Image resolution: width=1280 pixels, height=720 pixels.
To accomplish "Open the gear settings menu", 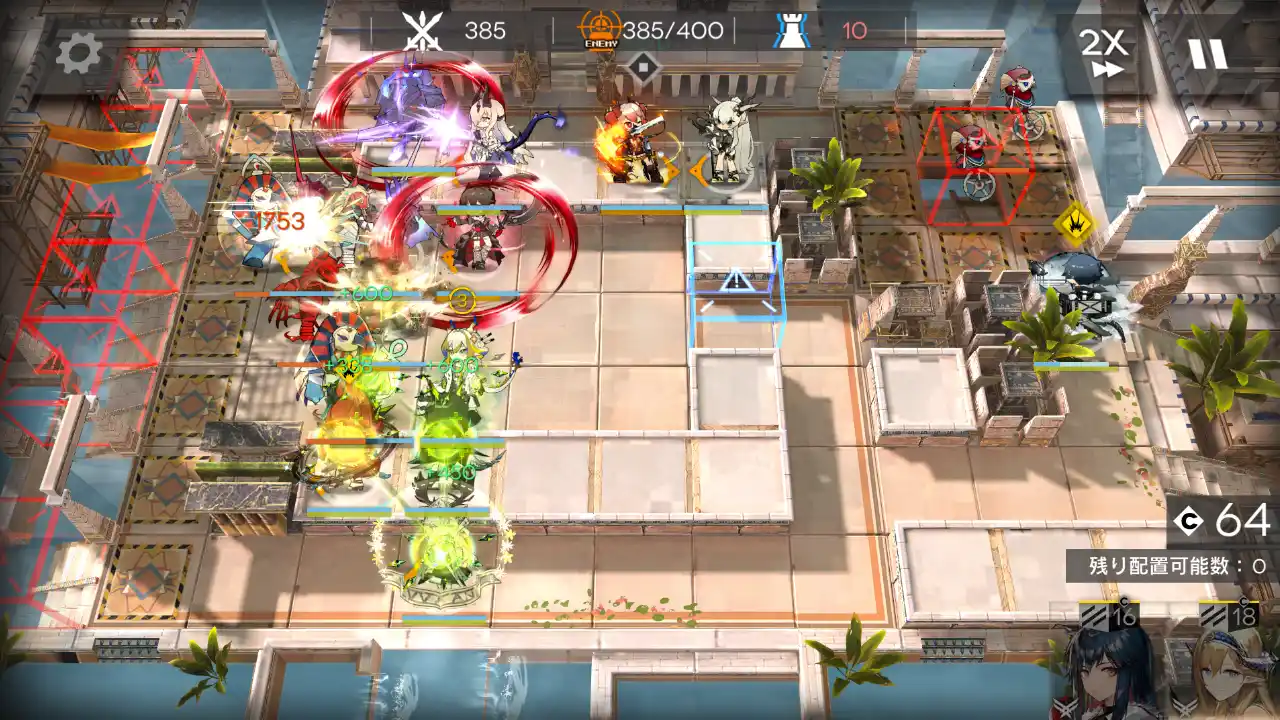I will pos(78,53).
